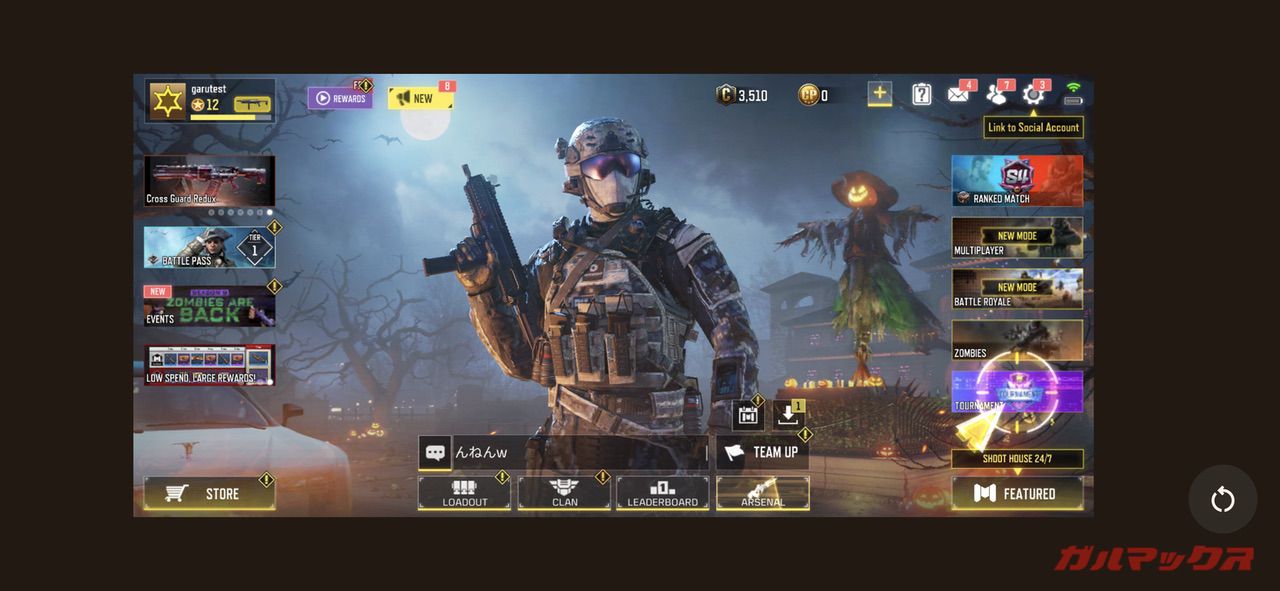Click the circular rotate button outside the game

(1222, 499)
